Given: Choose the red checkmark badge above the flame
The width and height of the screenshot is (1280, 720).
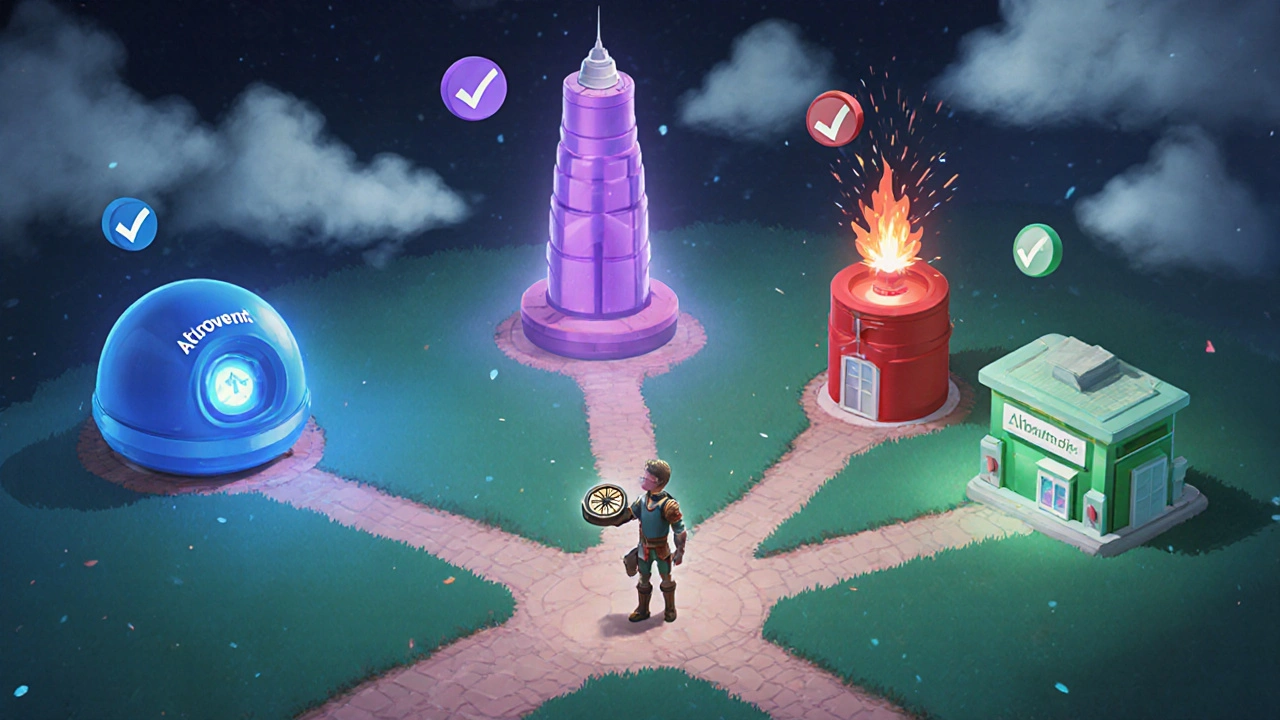Looking at the screenshot, I should pyautogui.click(x=834, y=119).
